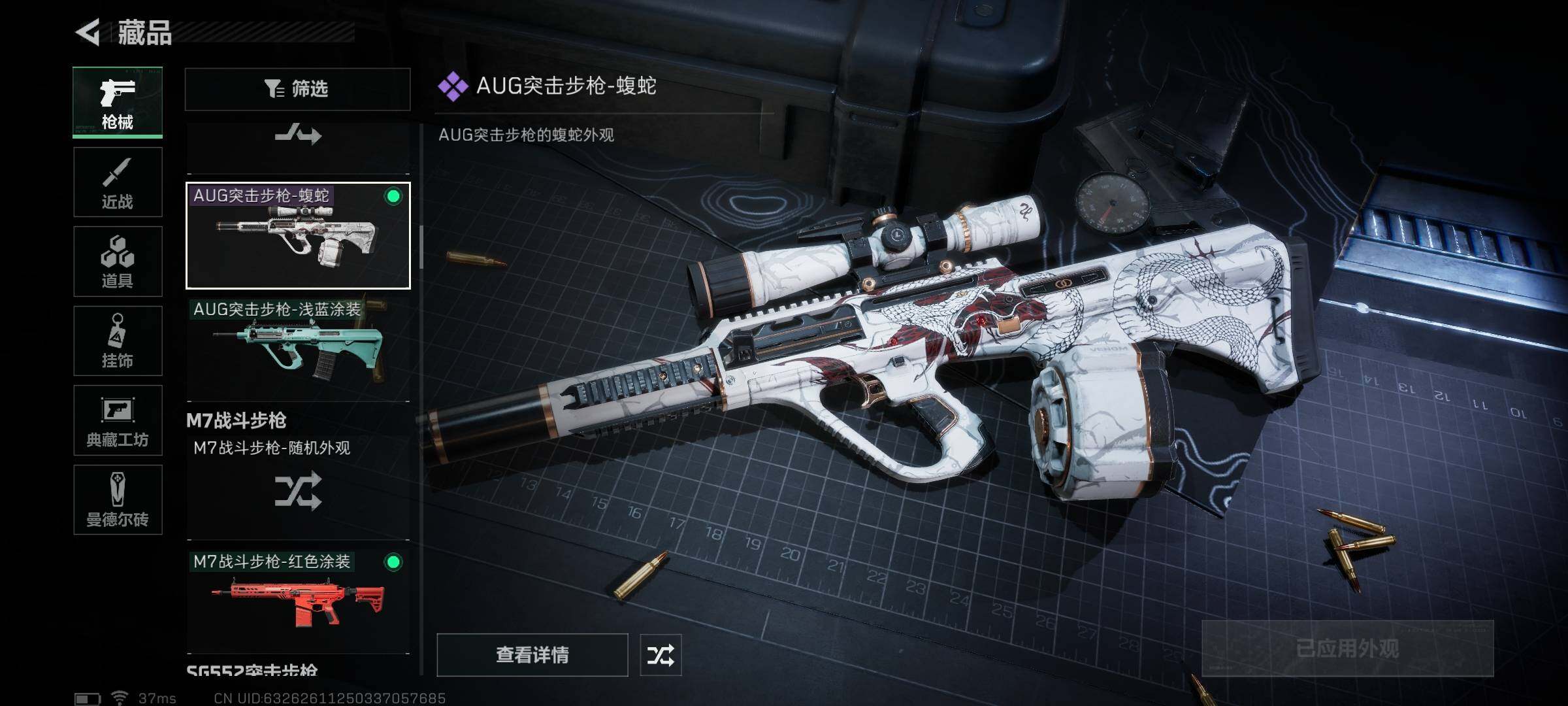Click the 查看详情 details button
This screenshot has width=1568, height=706.
coord(532,654)
